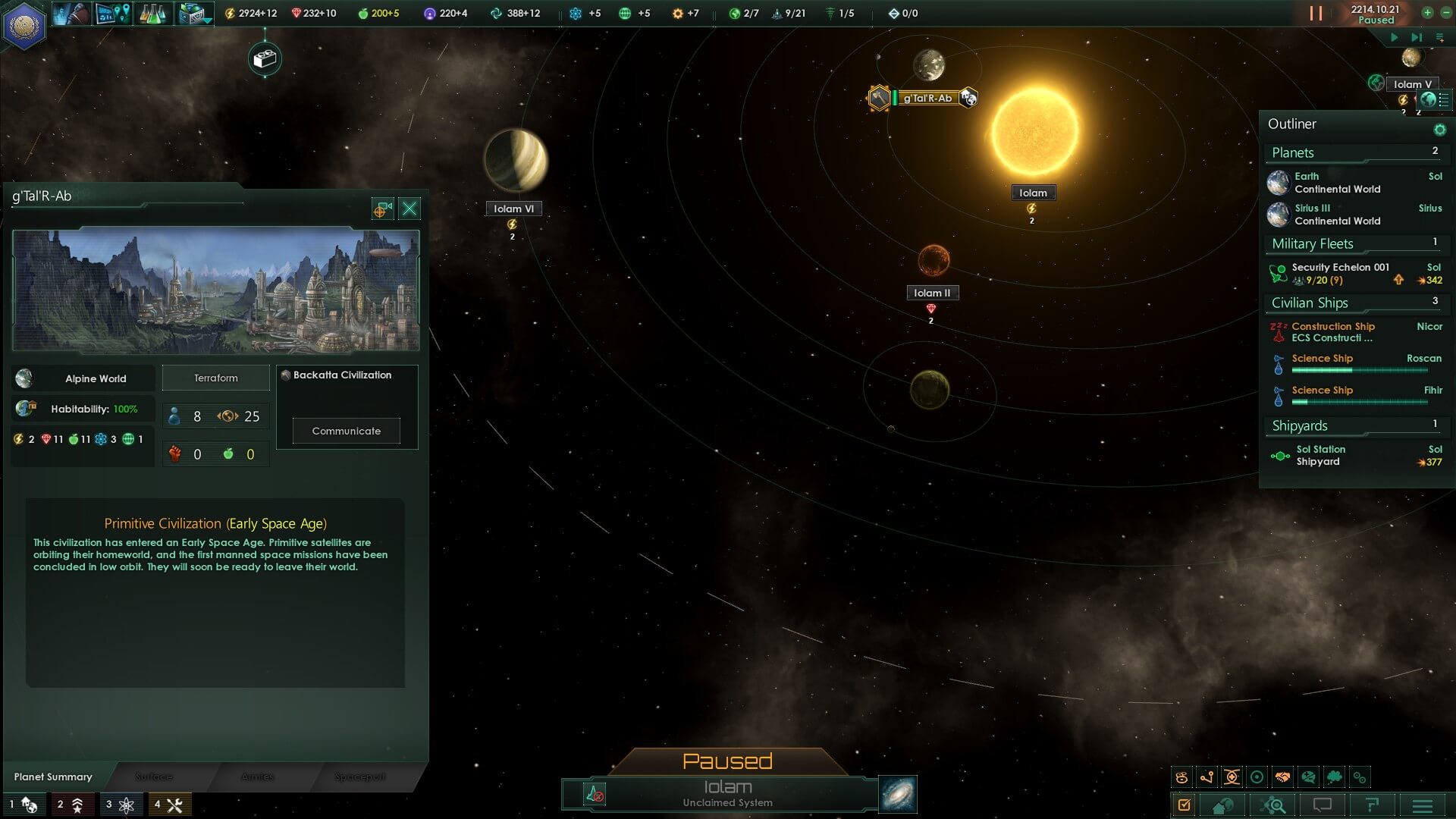Click the Terraform button
The width and height of the screenshot is (1456, 819).
pyautogui.click(x=216, y=378)
